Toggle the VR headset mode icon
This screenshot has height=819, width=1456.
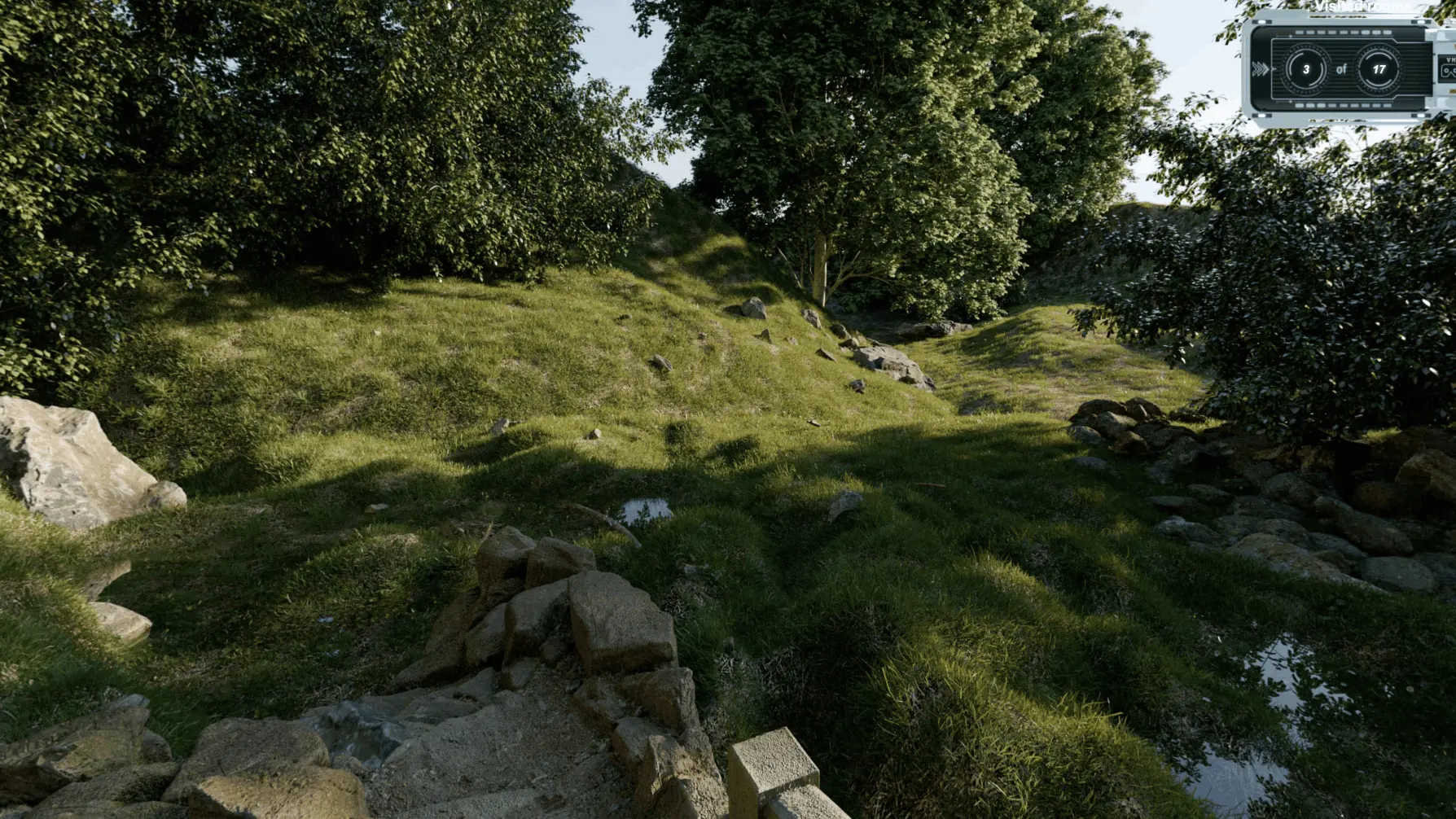tap(1449, 71)
